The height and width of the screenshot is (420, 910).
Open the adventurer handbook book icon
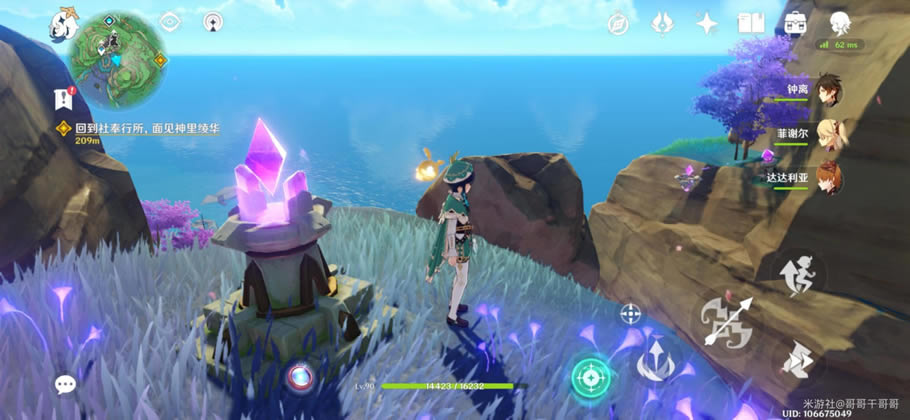pyautogui.click(x=751, y=23)
